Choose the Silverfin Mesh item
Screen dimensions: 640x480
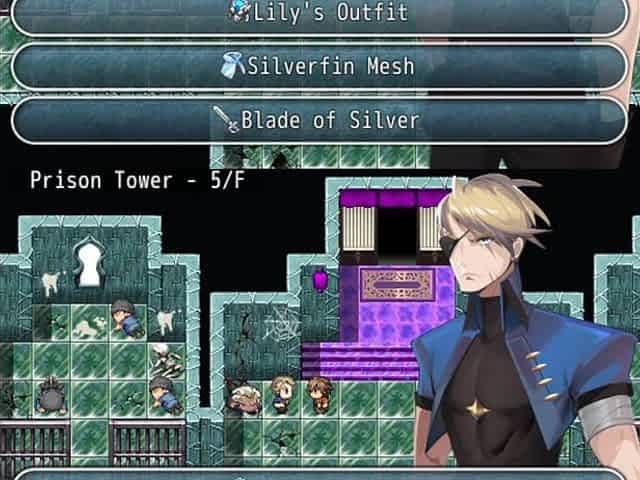point(318,67)
